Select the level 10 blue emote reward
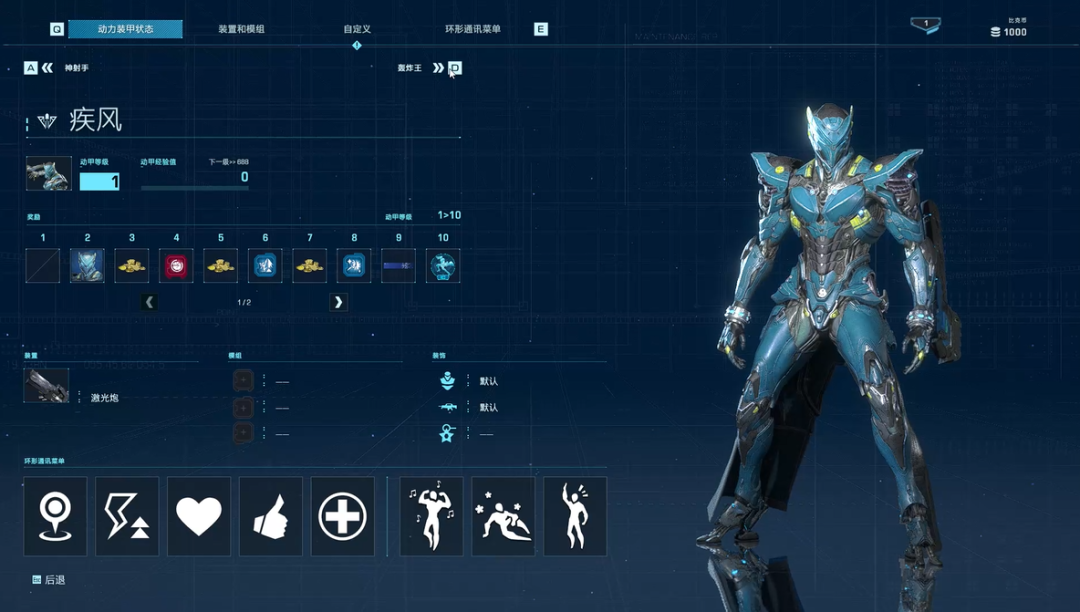This screenshot has height=612, width=1080. point(443,266)
